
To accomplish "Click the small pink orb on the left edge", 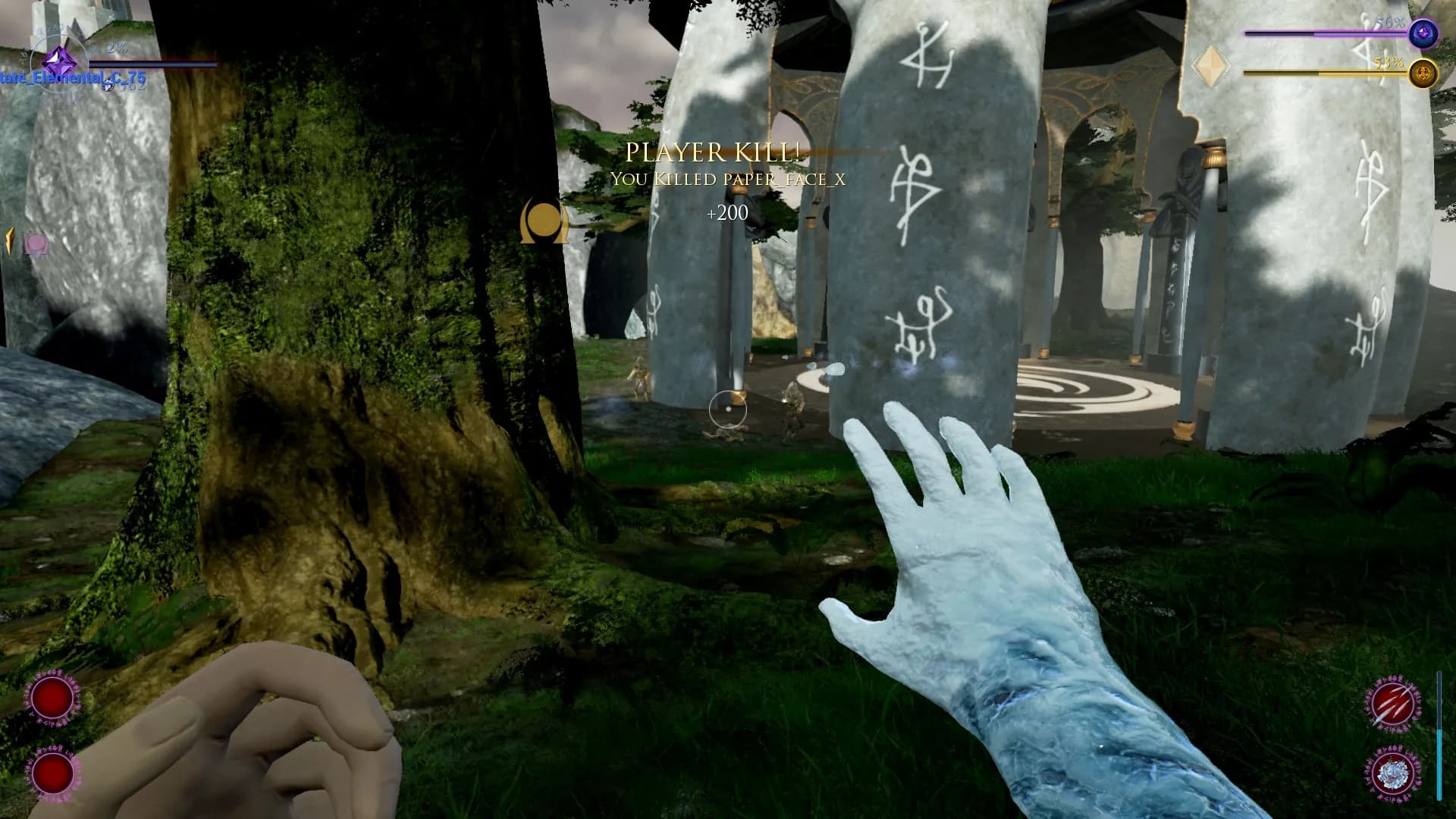I will (36, 243).
